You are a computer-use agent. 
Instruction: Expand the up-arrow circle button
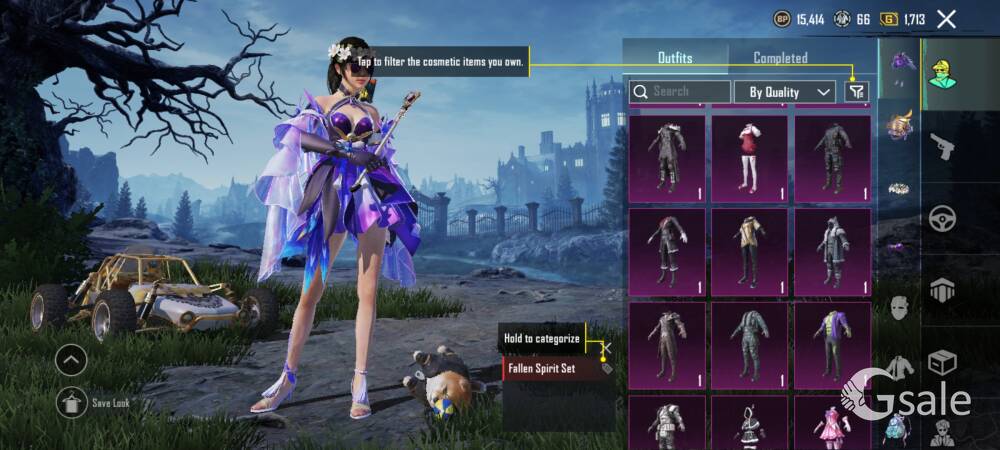click(71, 359)
